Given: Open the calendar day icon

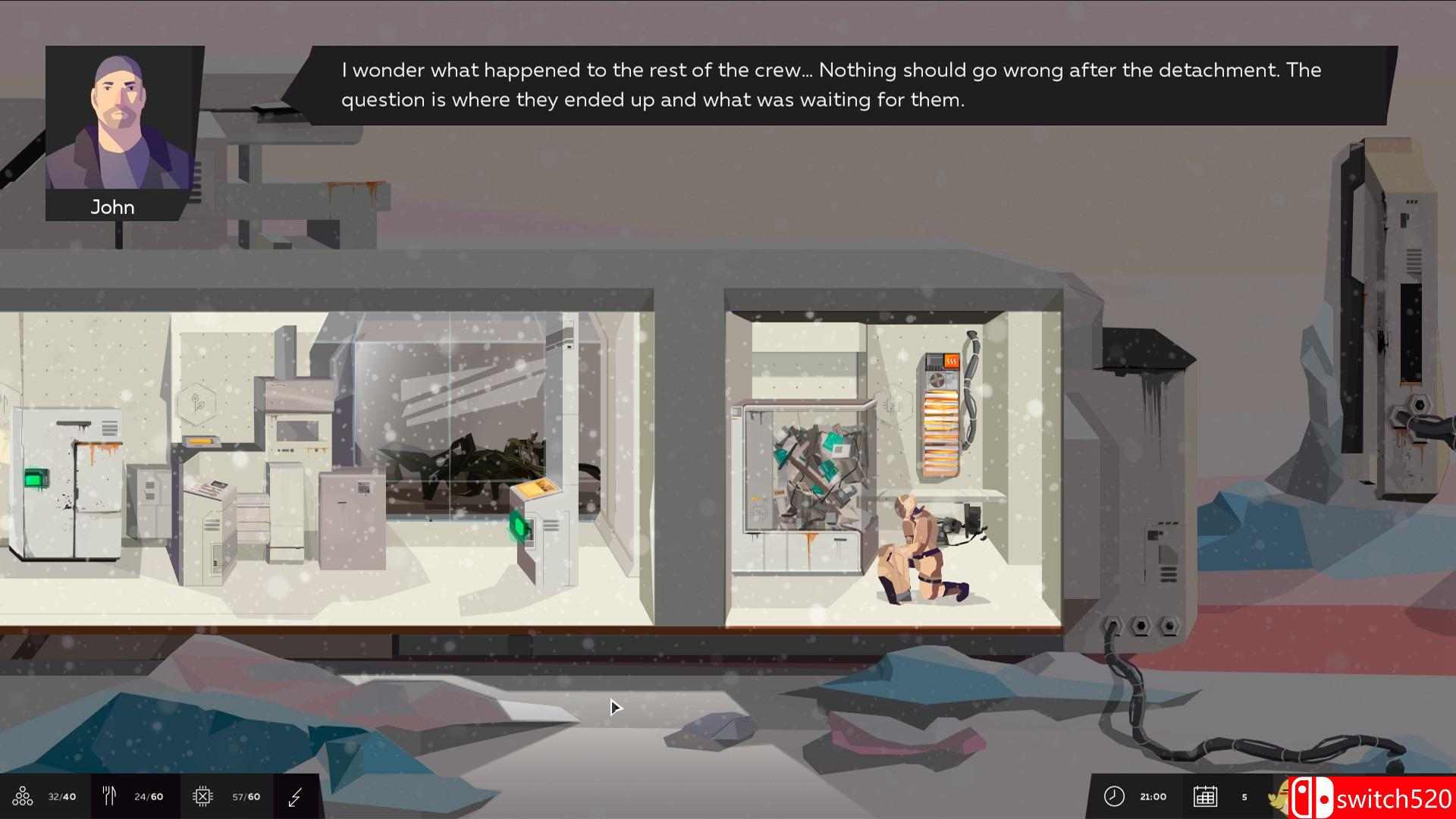Looking at the screenshot, I should pyautogui.click(x=1205, y=796).
